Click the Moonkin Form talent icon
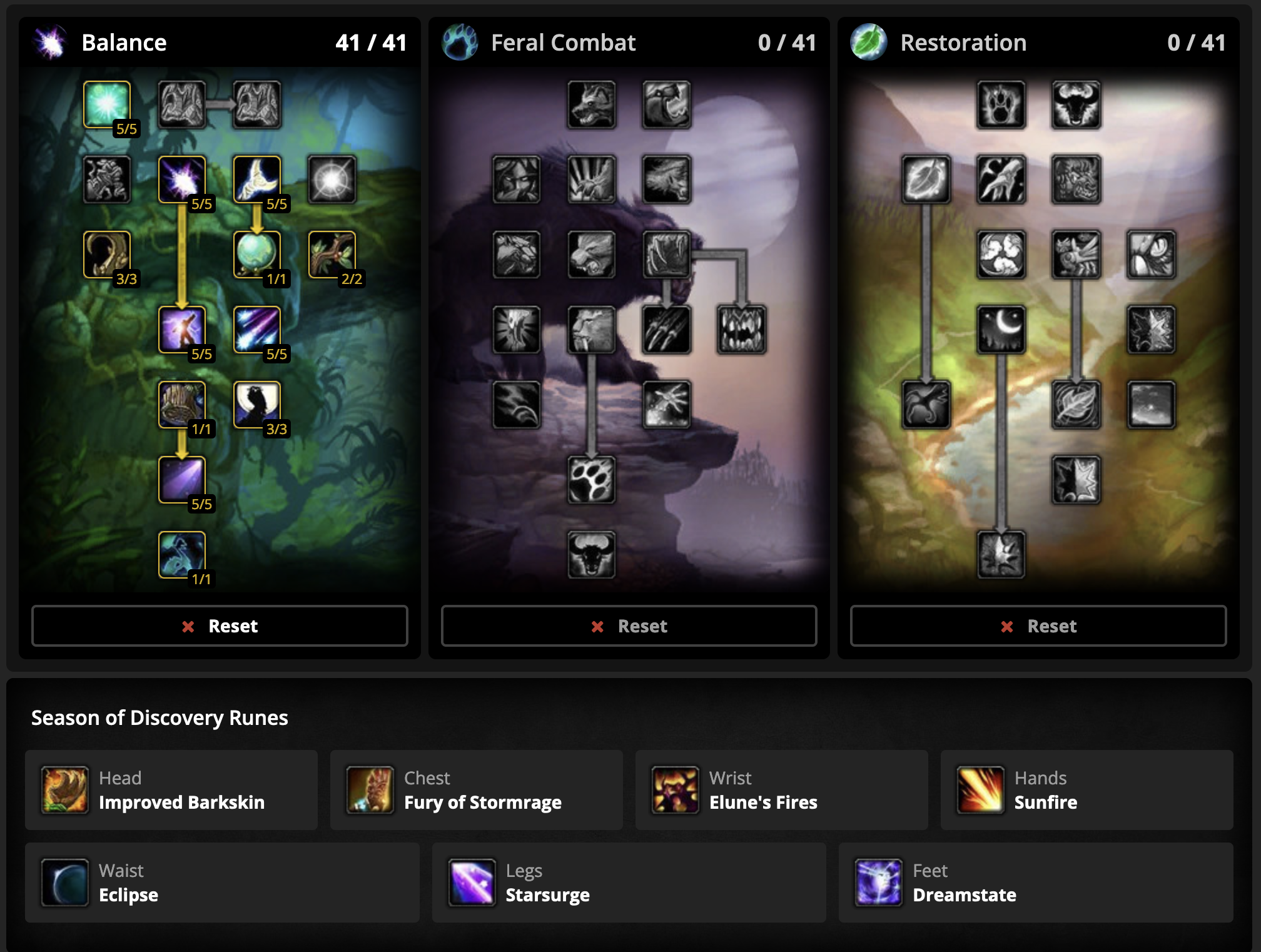The width and height of the screenshot is (1261, 952). click(182, 555)
